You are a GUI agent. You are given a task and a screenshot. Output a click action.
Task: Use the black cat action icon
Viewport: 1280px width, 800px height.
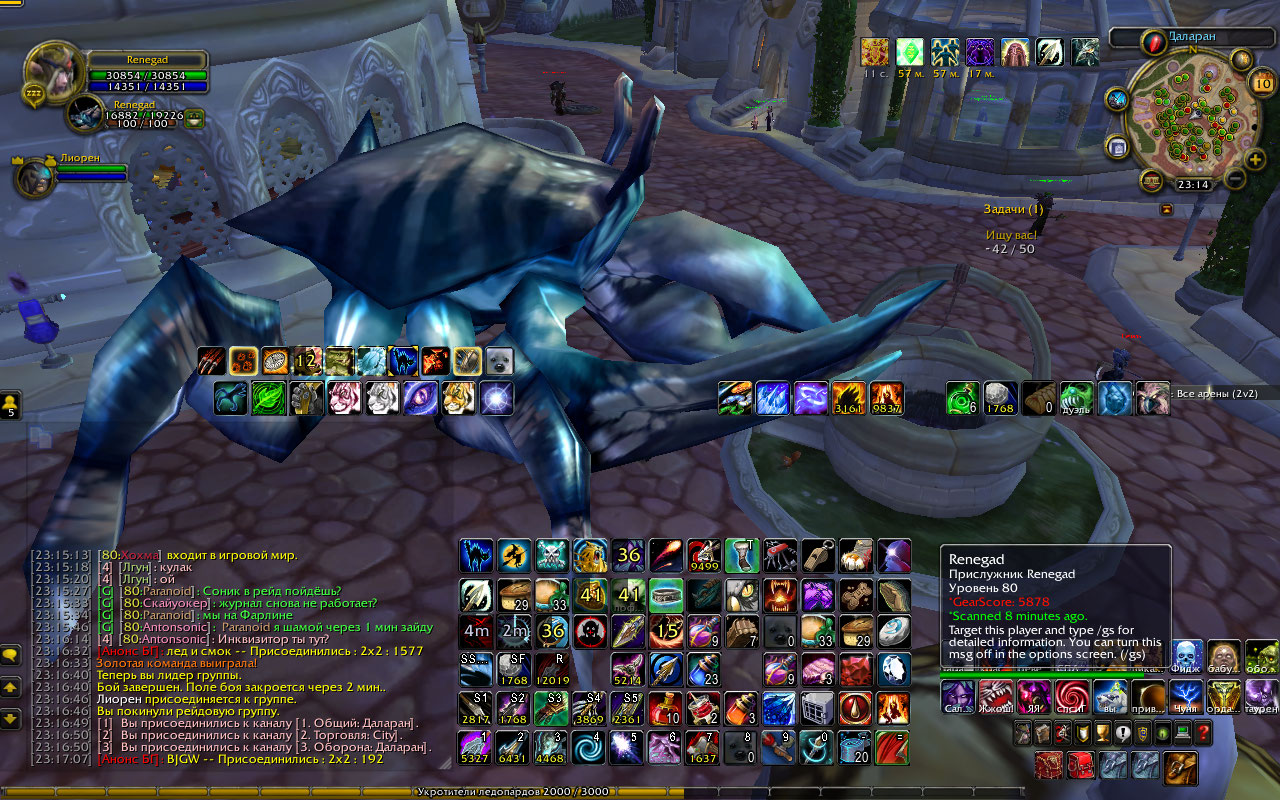(476, 555)
